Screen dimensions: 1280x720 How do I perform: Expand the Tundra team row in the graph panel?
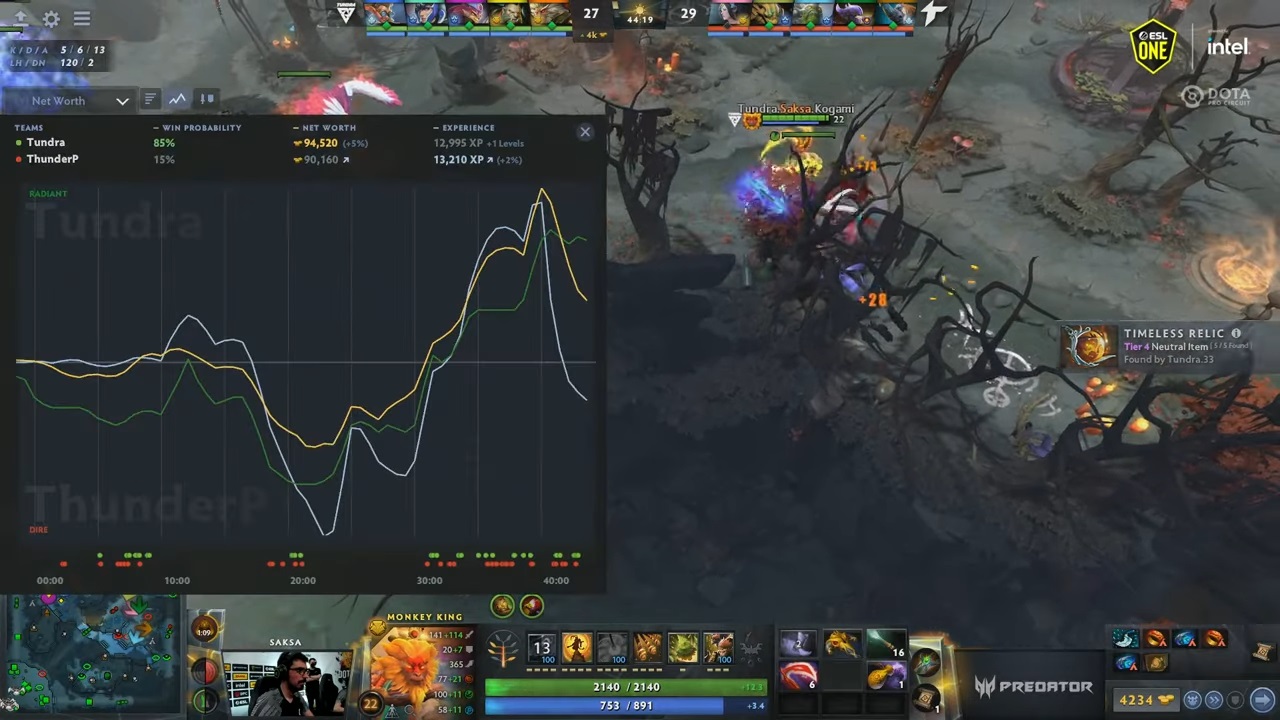[46, 142]
